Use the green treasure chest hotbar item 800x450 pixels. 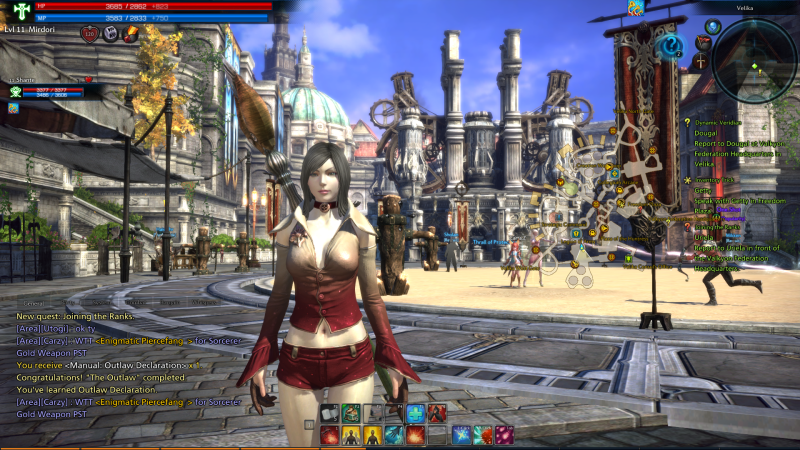[351, 413]
